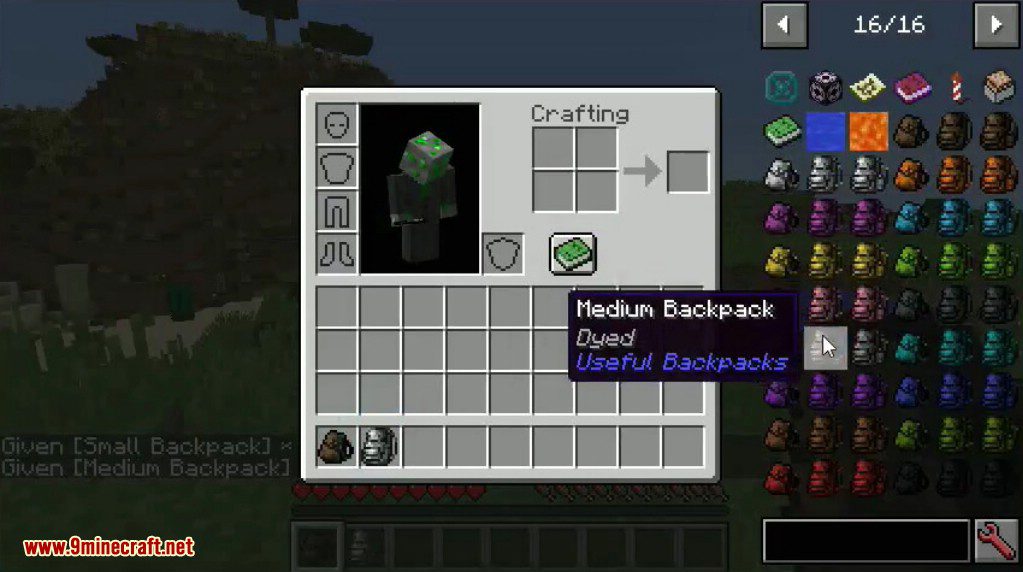Open the green recipe book

tap(573, 253)
